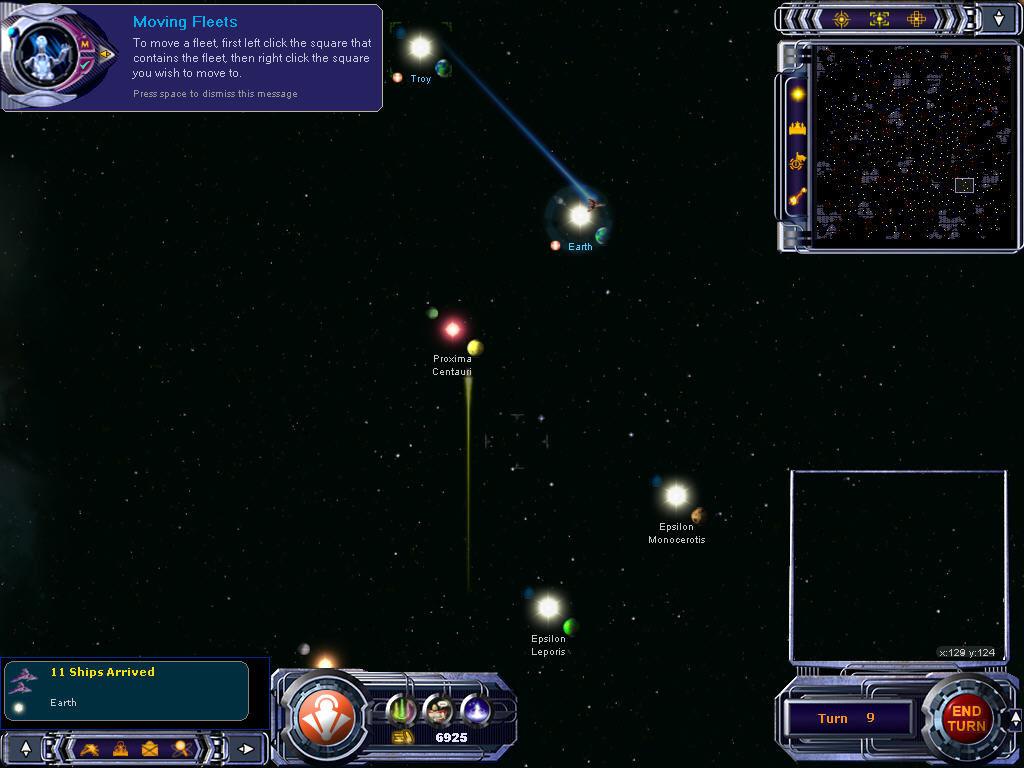Image resolution: width=1024 pixels, height=768 pixels.
Task: Open the blue glowing orb icon
Action: point(474,709)
